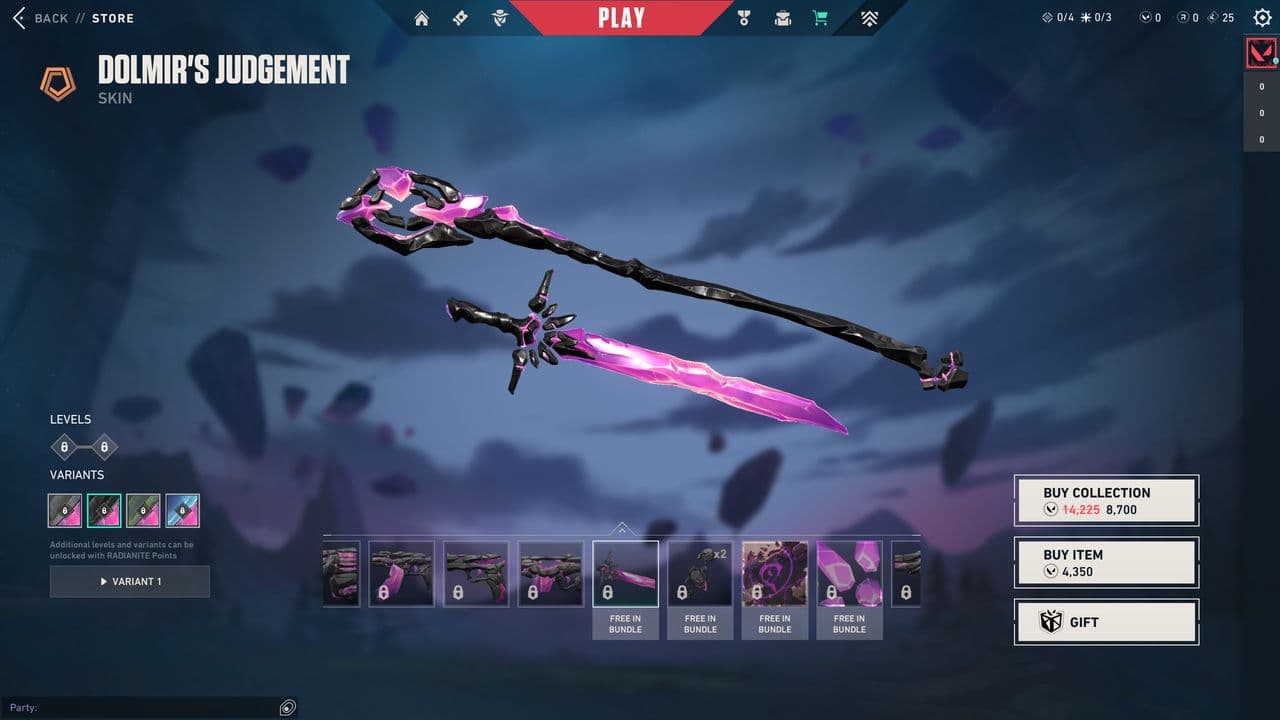Open the store cart tab
This screenshot has height=720, width=1280.
(x=821, y=18)
